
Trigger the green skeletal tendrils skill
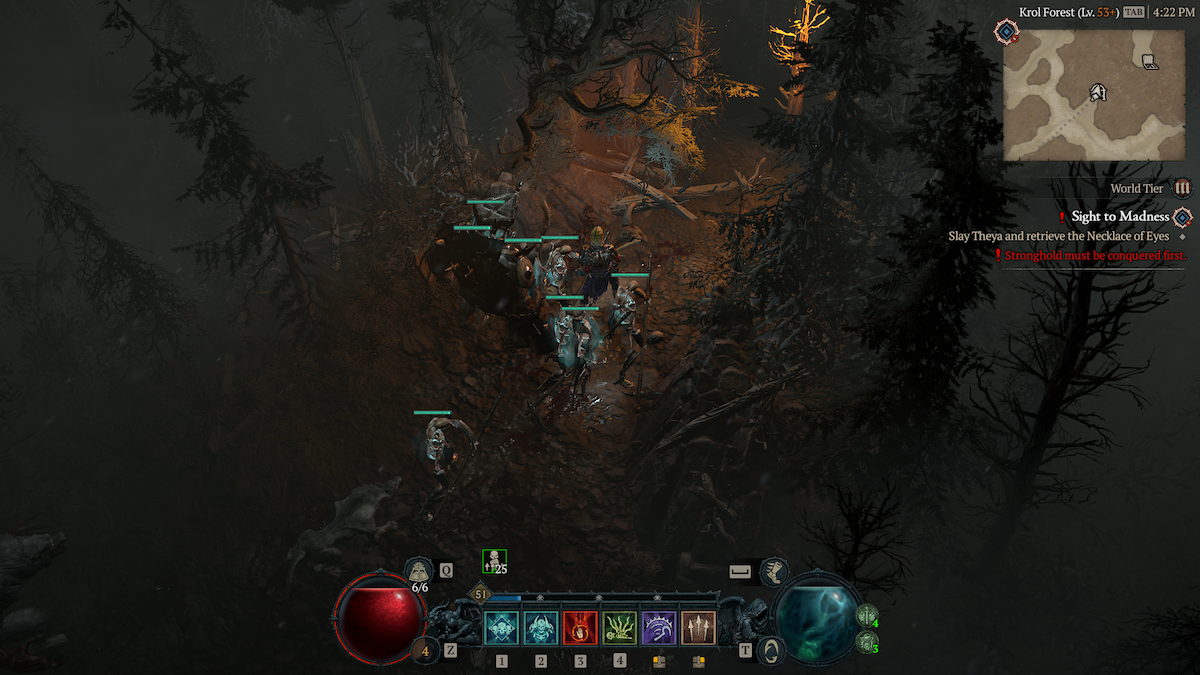click(x=620, y=628)
